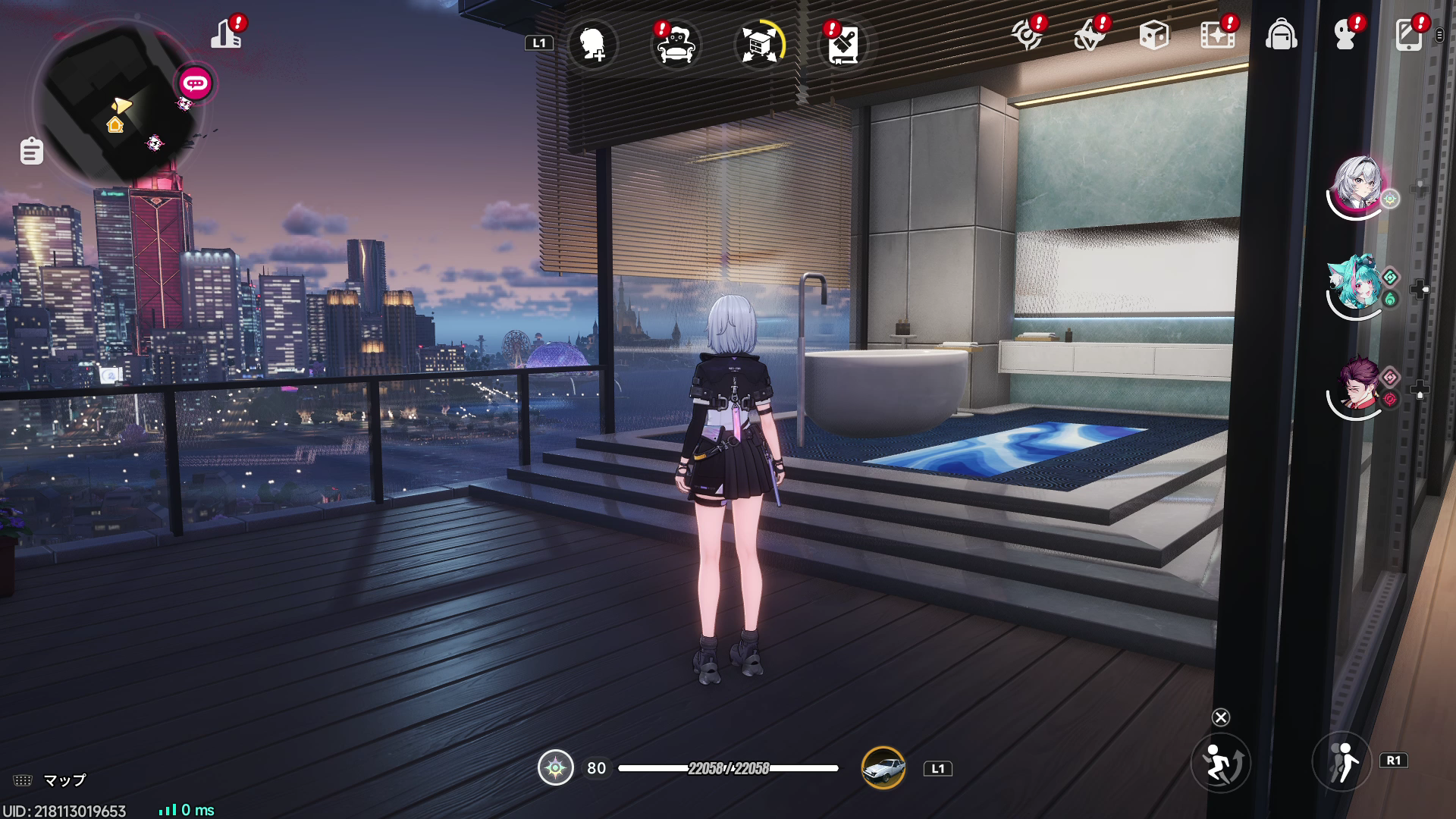The height and width of the screenshot is (819, 1456).
Task: Click the stats icon with red alert top left
Action: pyautogui.click(x=225, y=34)
